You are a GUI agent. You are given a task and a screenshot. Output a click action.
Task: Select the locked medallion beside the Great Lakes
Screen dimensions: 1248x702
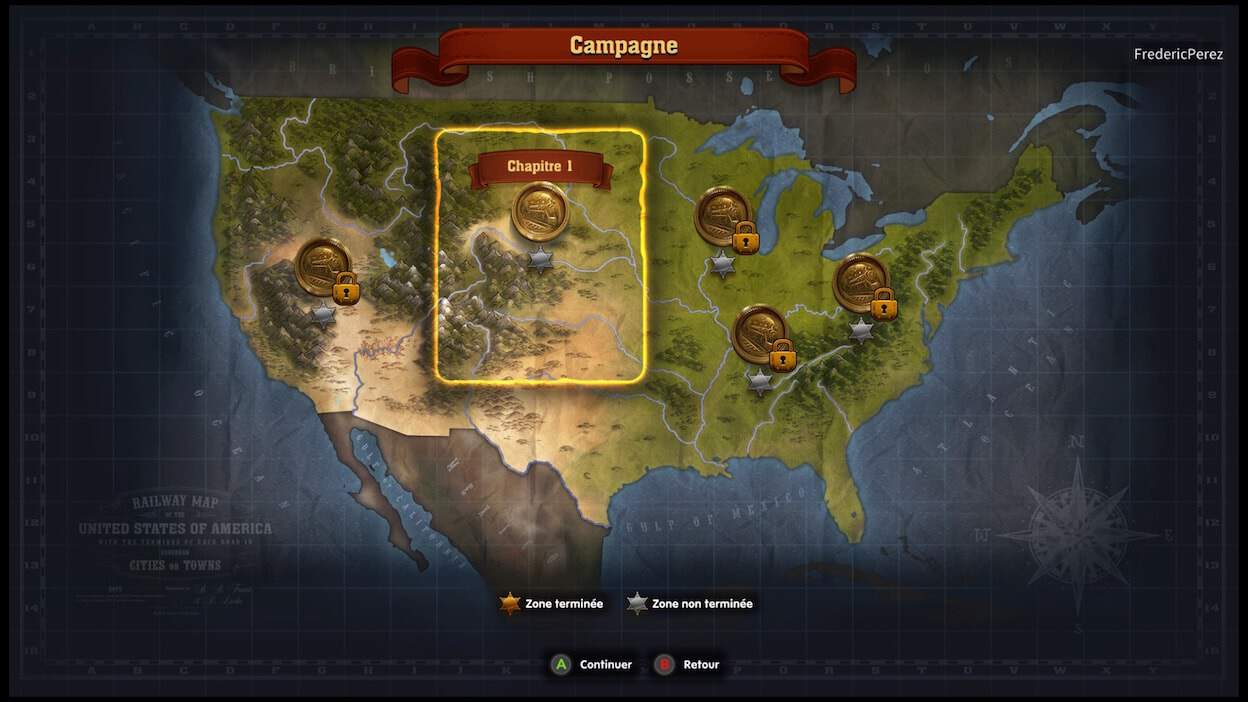pyautogui.click(x=723, y=216)
